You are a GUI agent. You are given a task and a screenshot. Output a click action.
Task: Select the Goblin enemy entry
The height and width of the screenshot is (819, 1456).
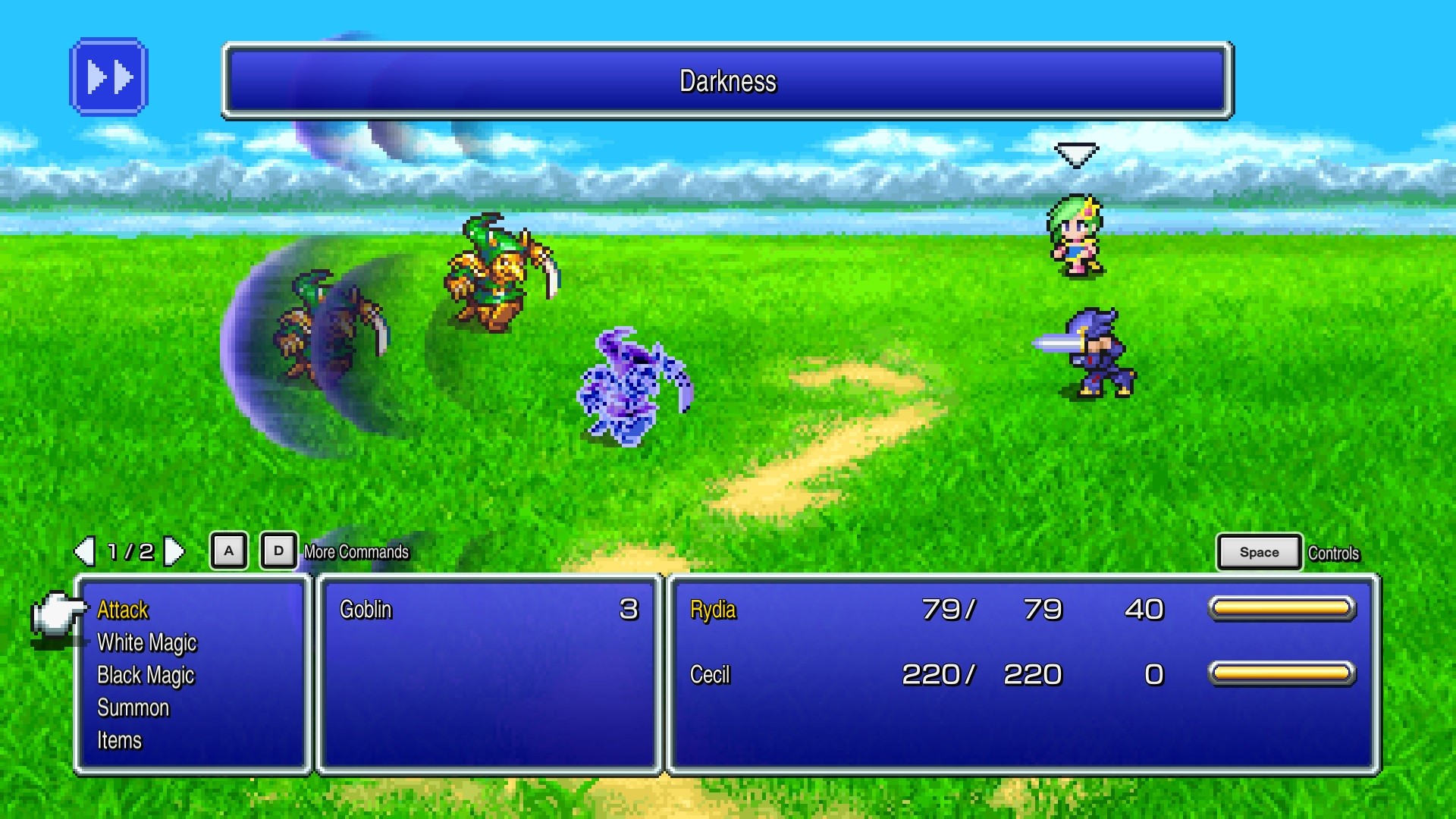[366, 610]
